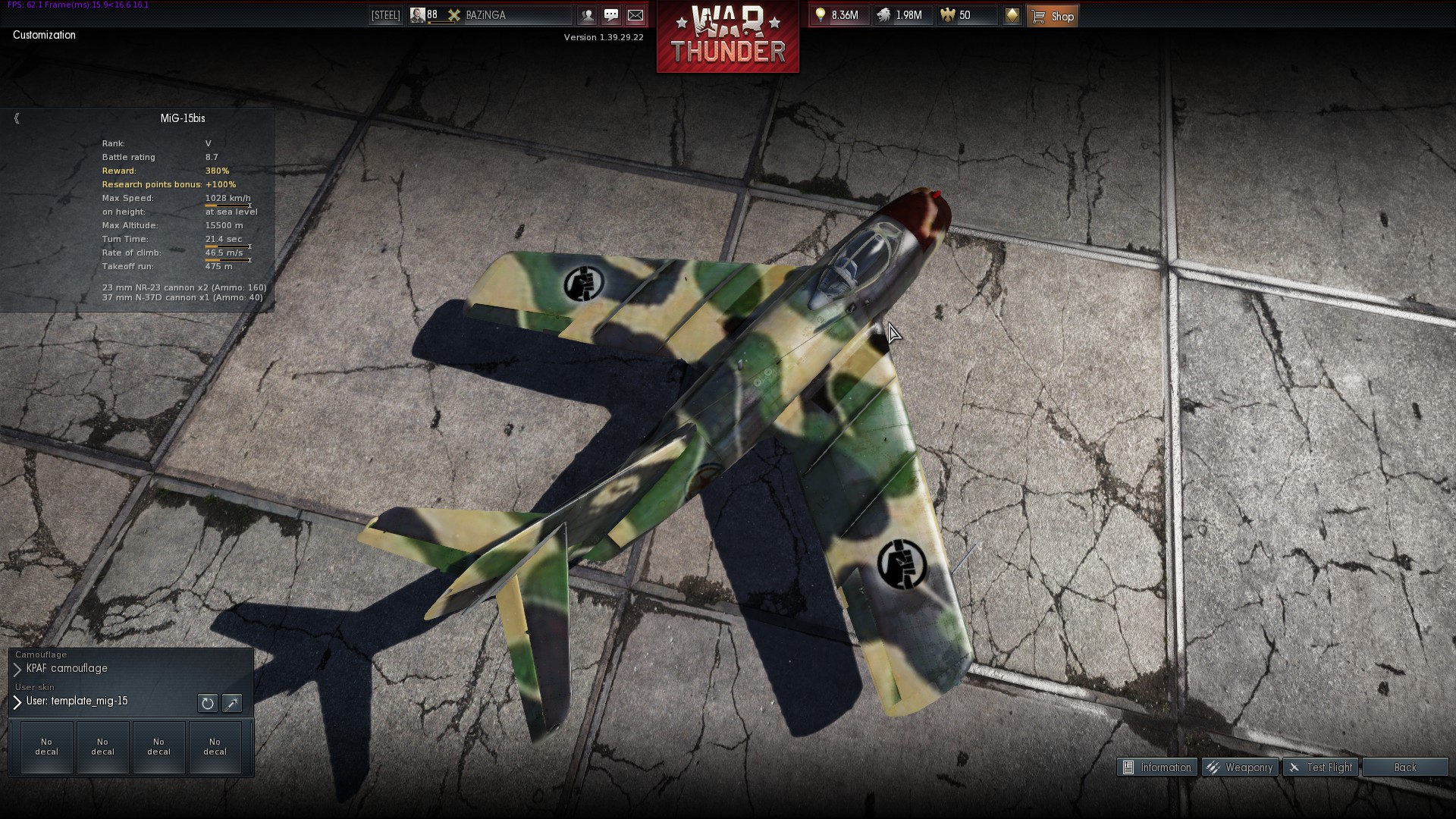Click the first No decal slot
Image resolution: width=1456 pixels, height=819 pixels.
coord(45,747)
